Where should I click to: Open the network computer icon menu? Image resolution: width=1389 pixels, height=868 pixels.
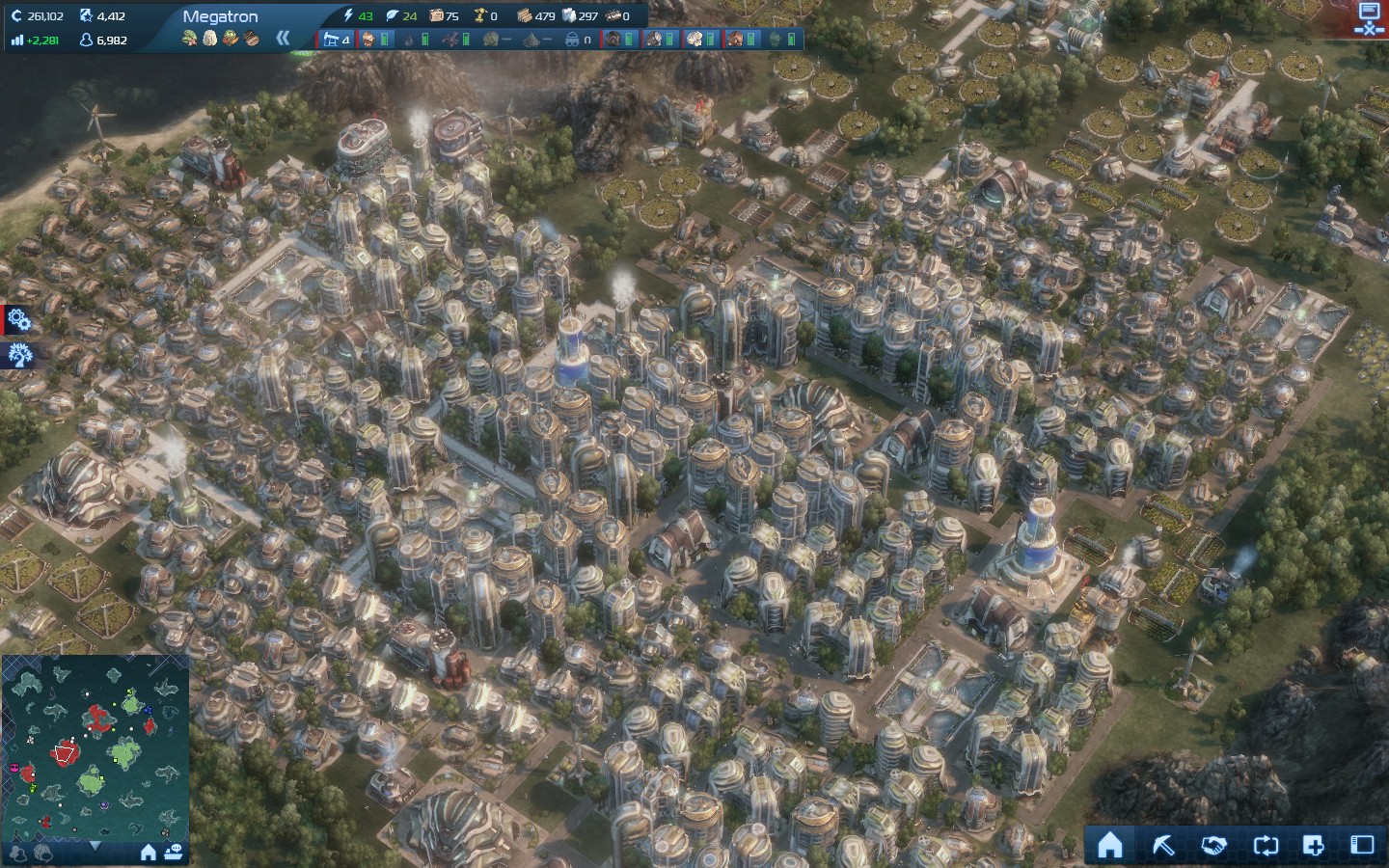pyautogui.click(x=1369, y=17)
